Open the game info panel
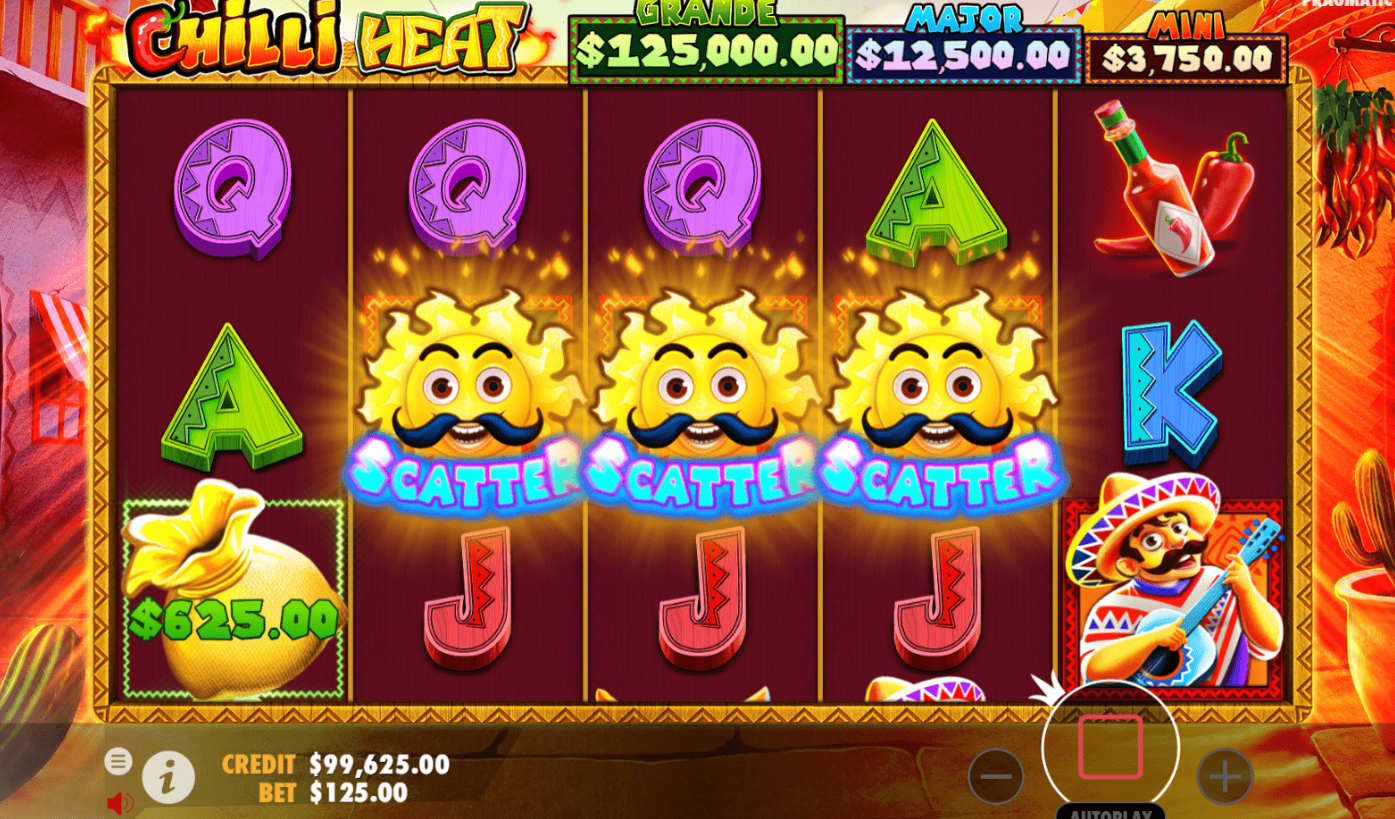 [x=168, y=778]
